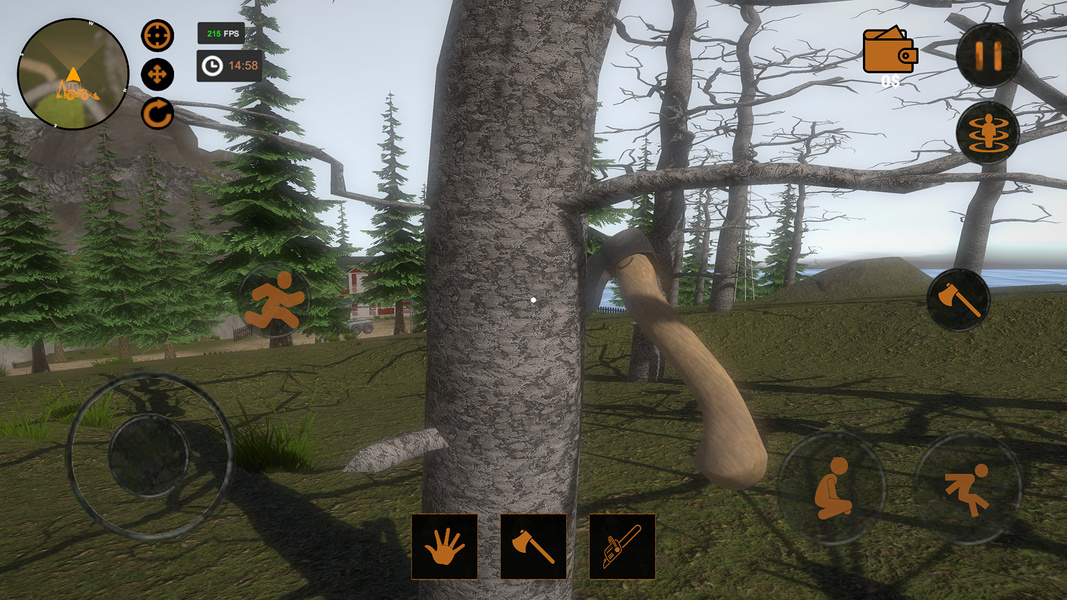Select the four-arrow move icon
This screenshot has width=1067, height=600.
pyautogui.click(x=157, y=74)
